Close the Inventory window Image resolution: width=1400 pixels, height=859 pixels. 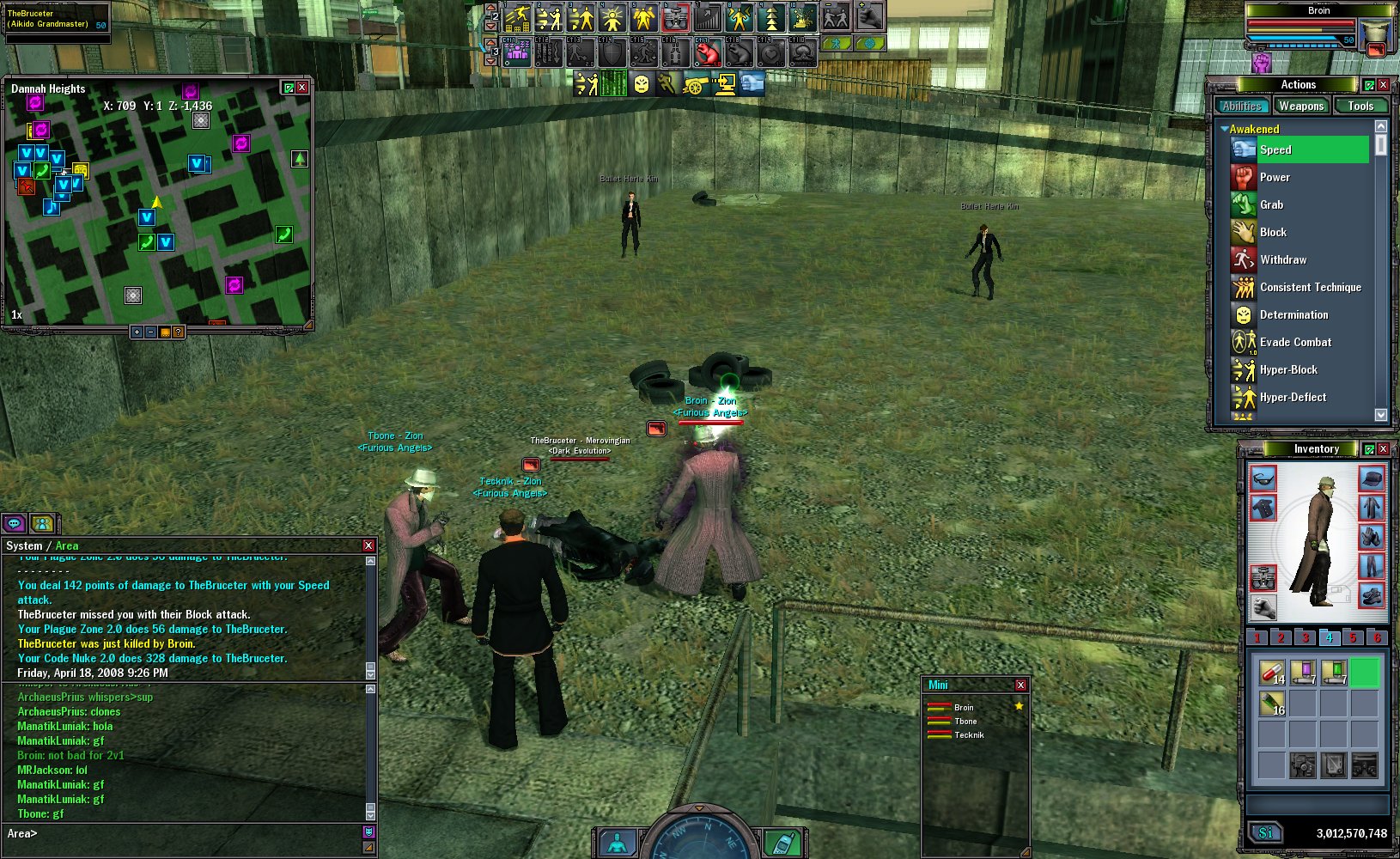[1383, 448]
